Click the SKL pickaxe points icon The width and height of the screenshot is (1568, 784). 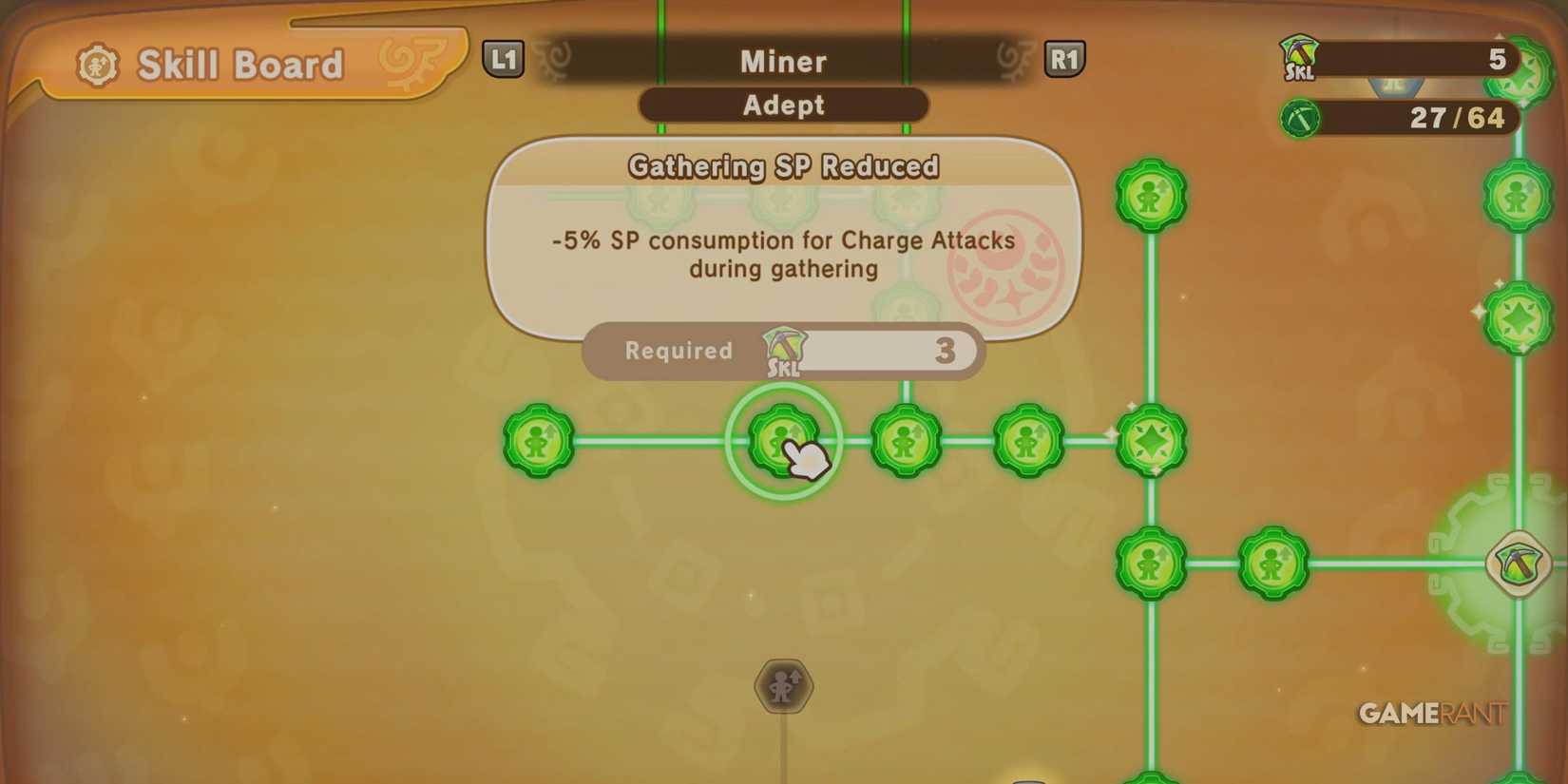1300,59
